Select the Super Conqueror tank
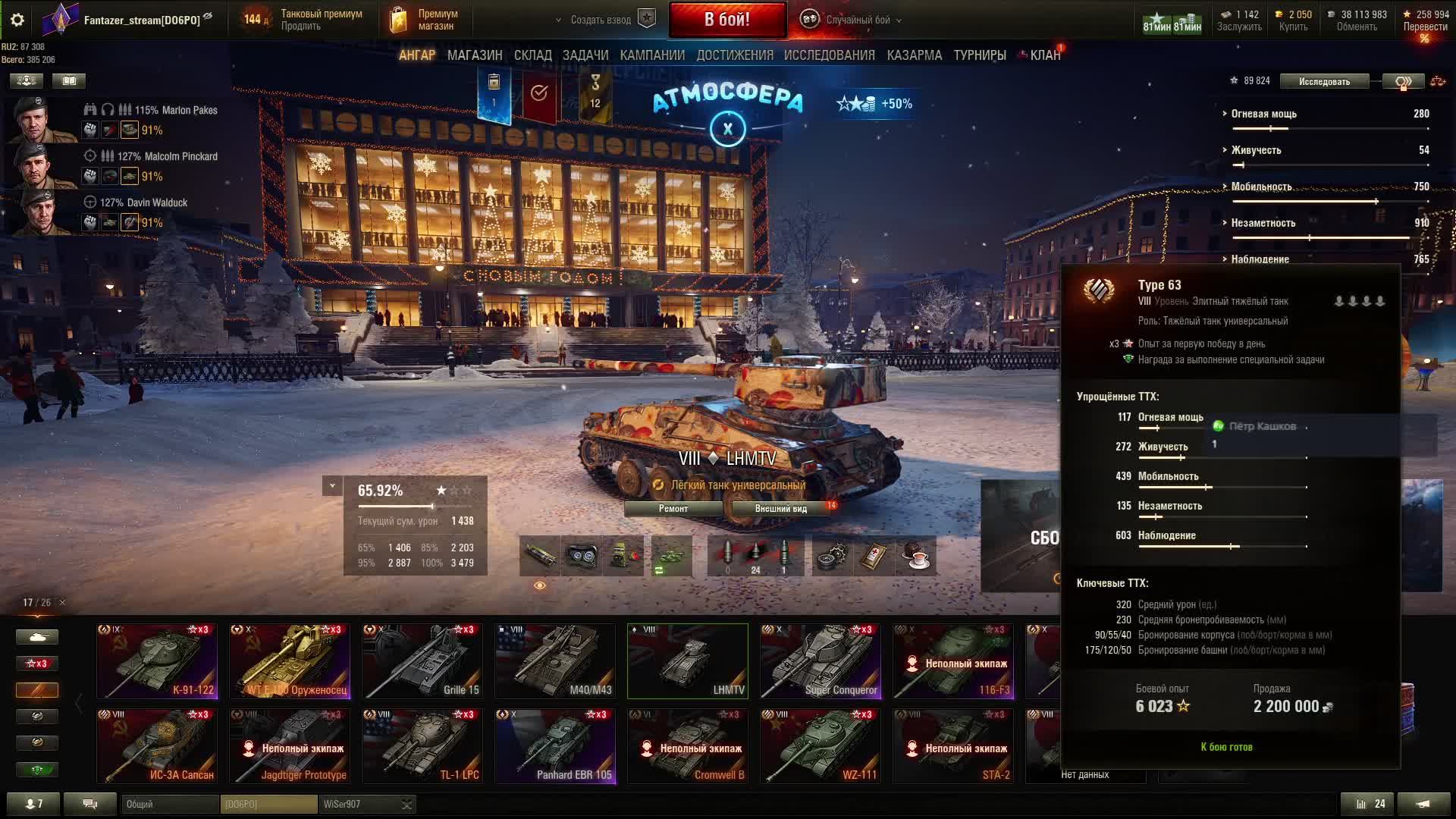Image resolution: width=1456 pixels, height=819 pixels. 821,661
